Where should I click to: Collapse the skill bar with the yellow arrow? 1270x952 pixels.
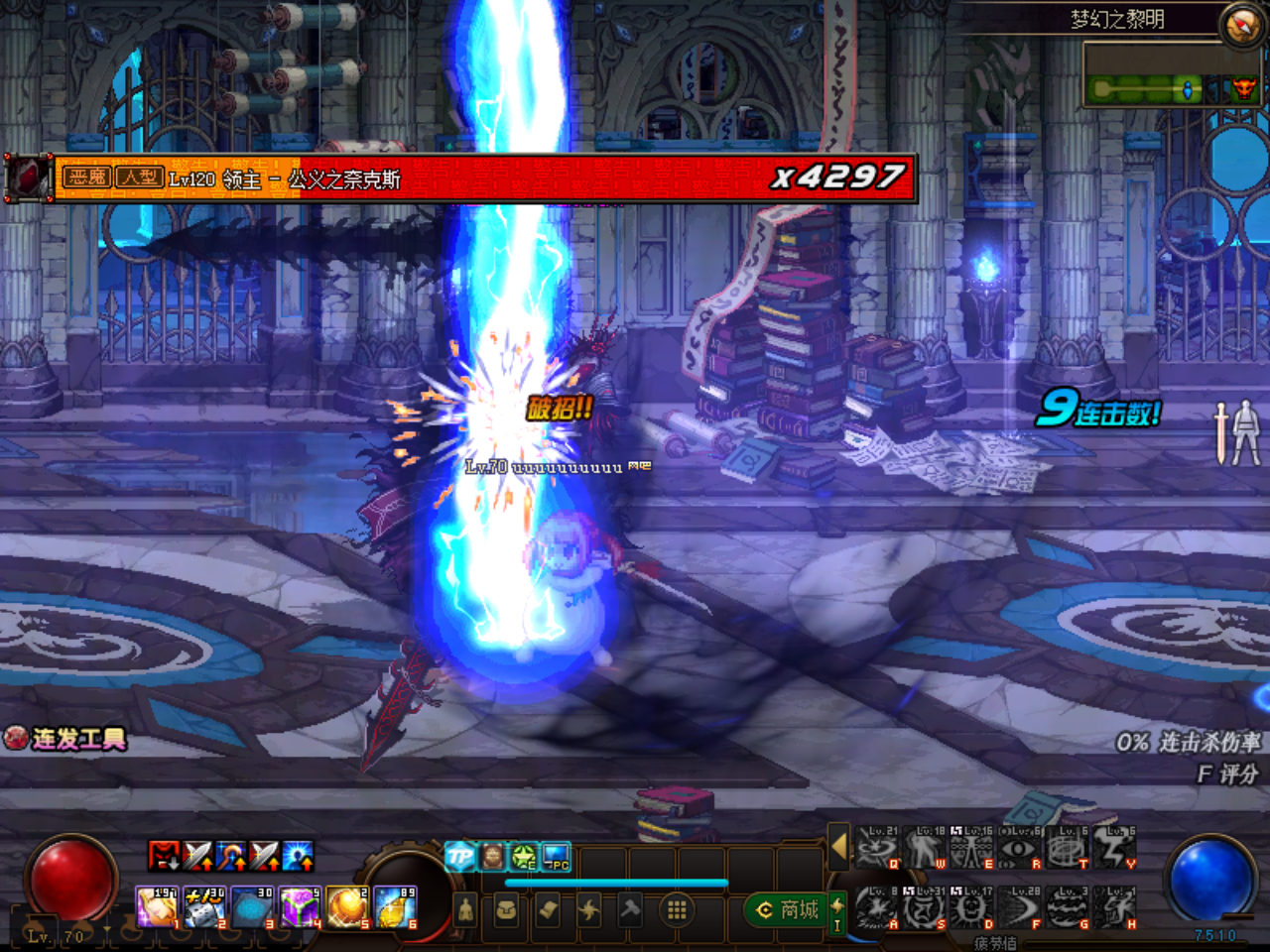coord(839,847)
